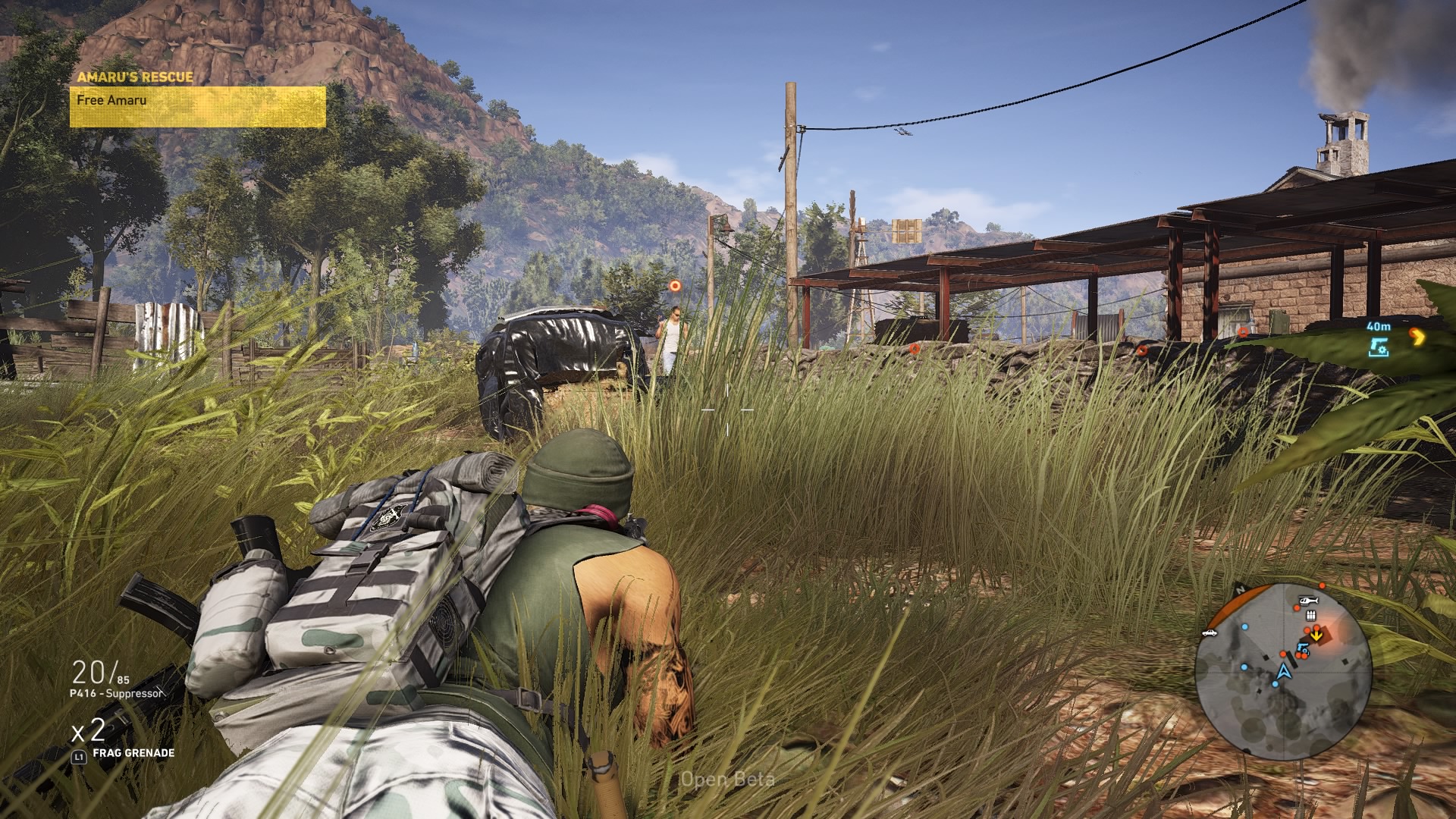The height and width of the screenshot is (819, 1456).
Task: Click the white car icon on the minimap edge
Action: tap(1210, 632)
